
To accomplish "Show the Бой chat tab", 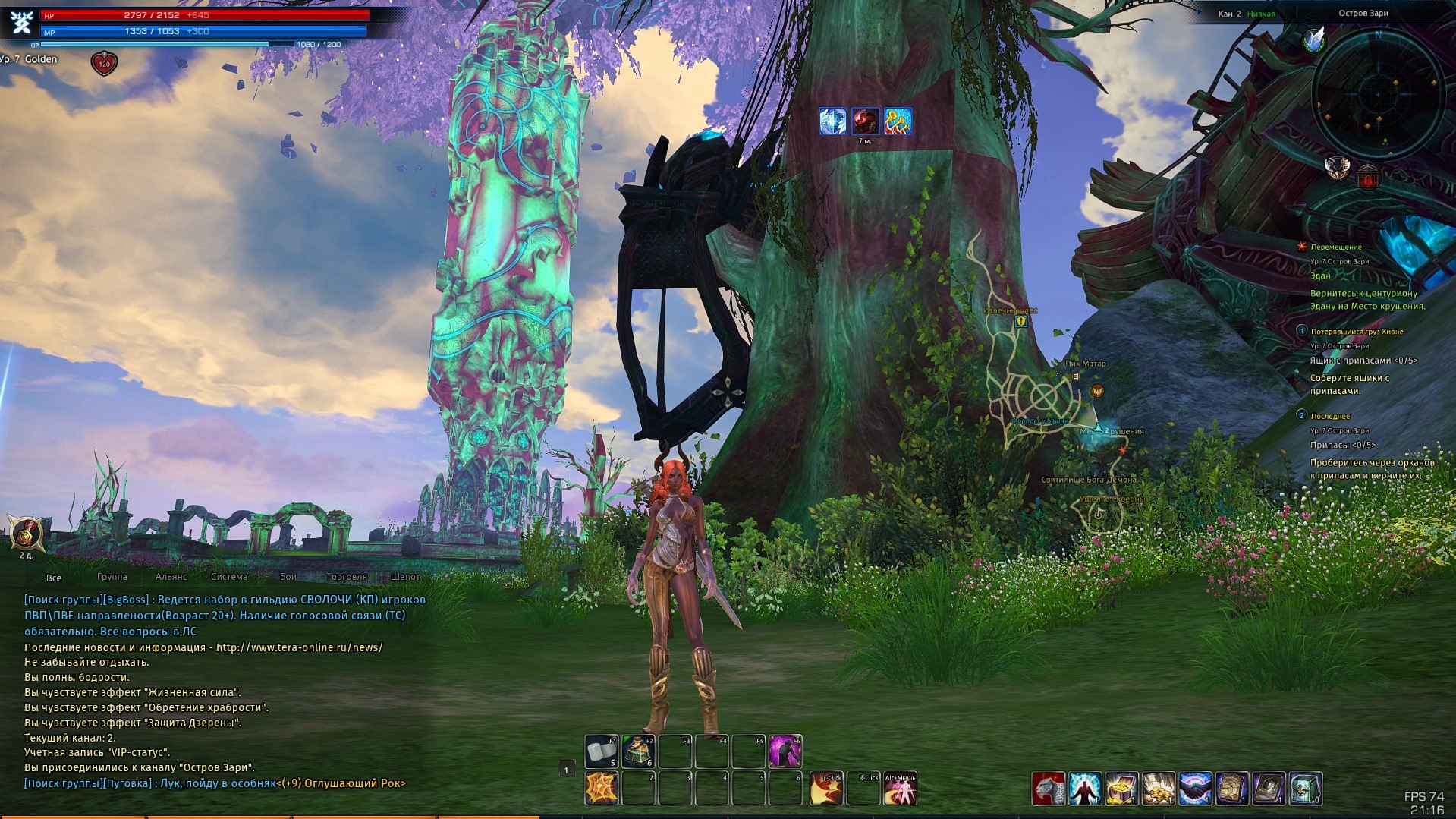I will coord(288,577).
